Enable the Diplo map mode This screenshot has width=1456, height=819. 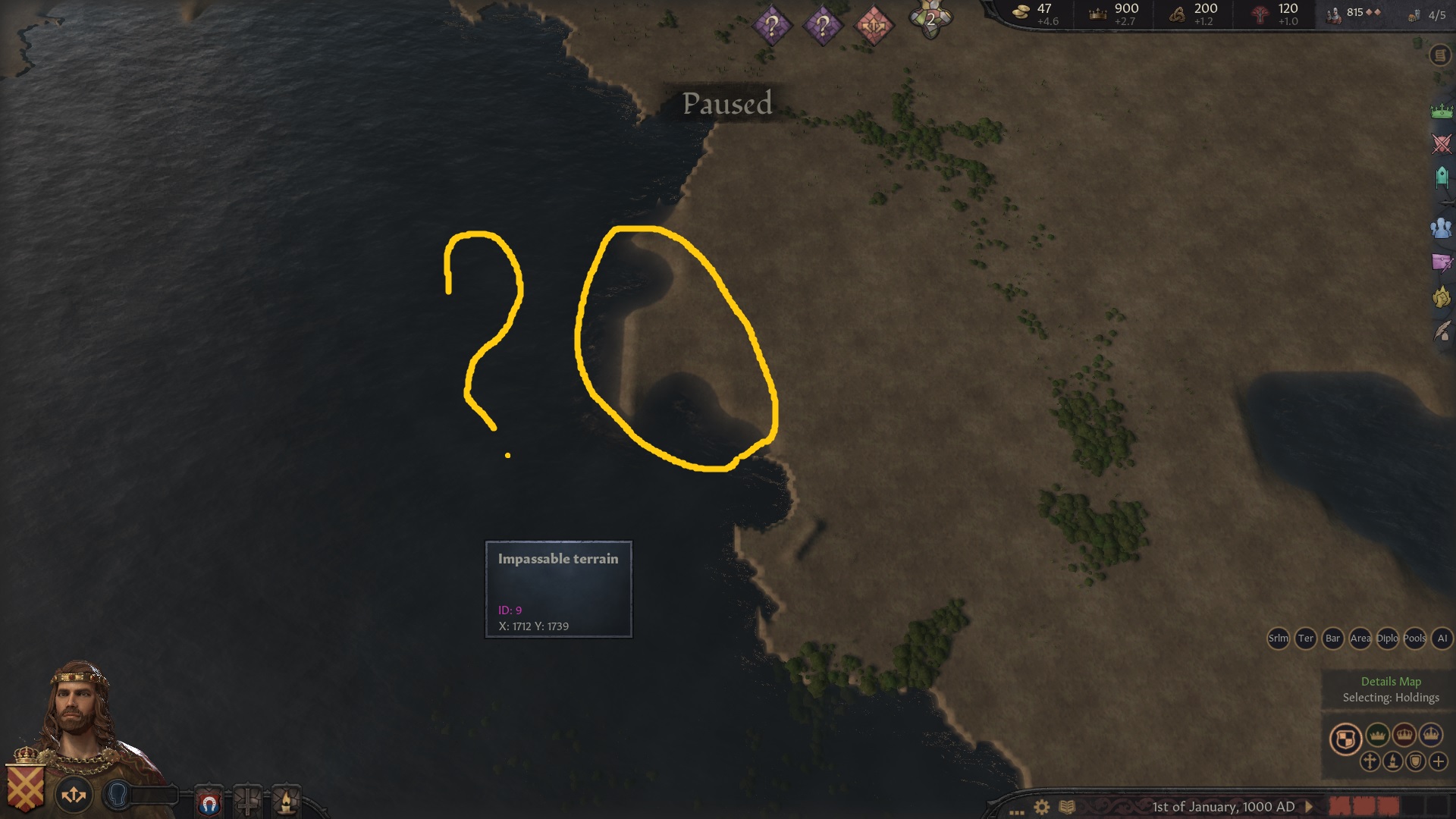point(1386,639)
